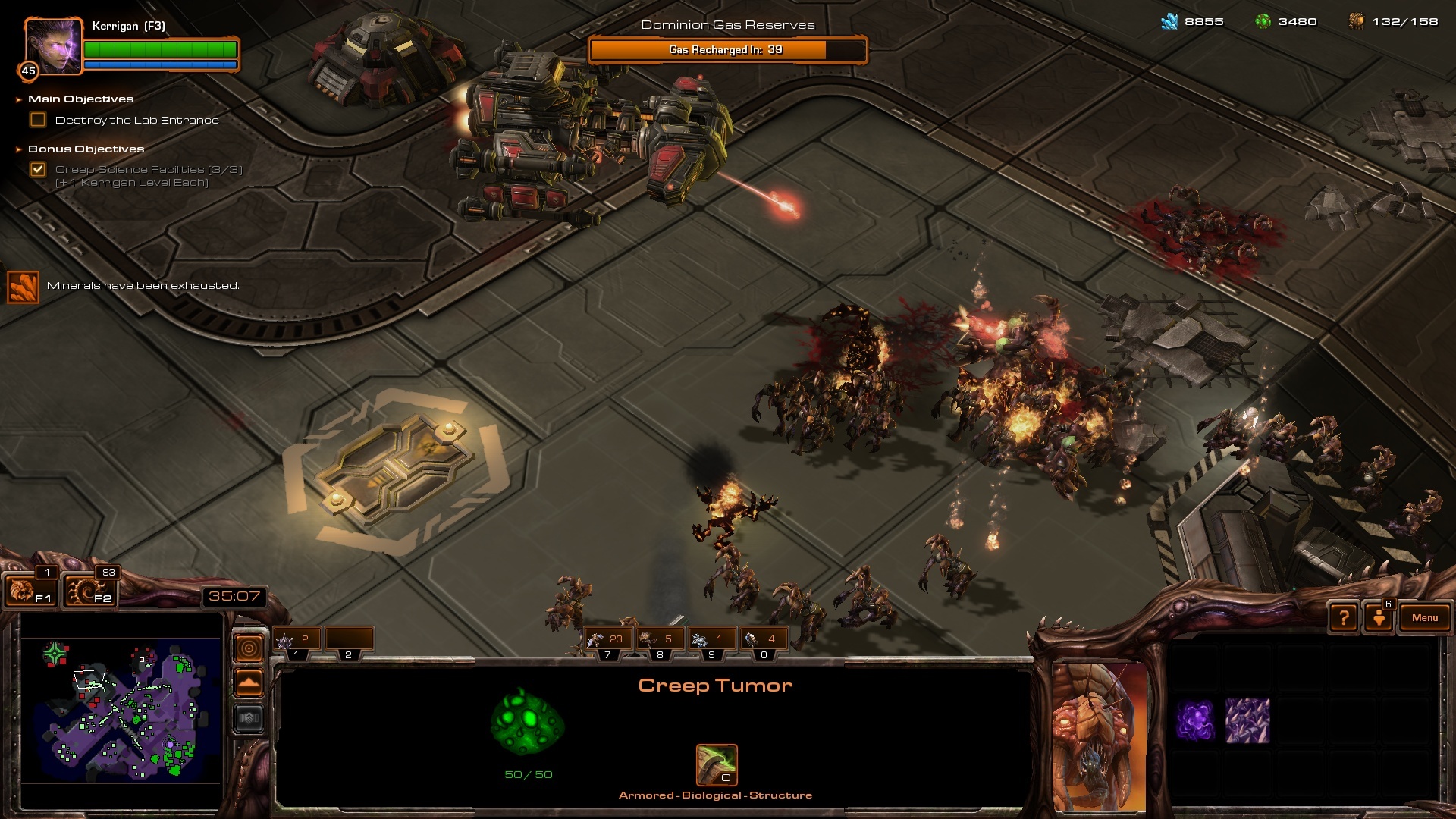Click the handshake alliance-colors minimap button

pyautogui.click(x=249, y=718)
